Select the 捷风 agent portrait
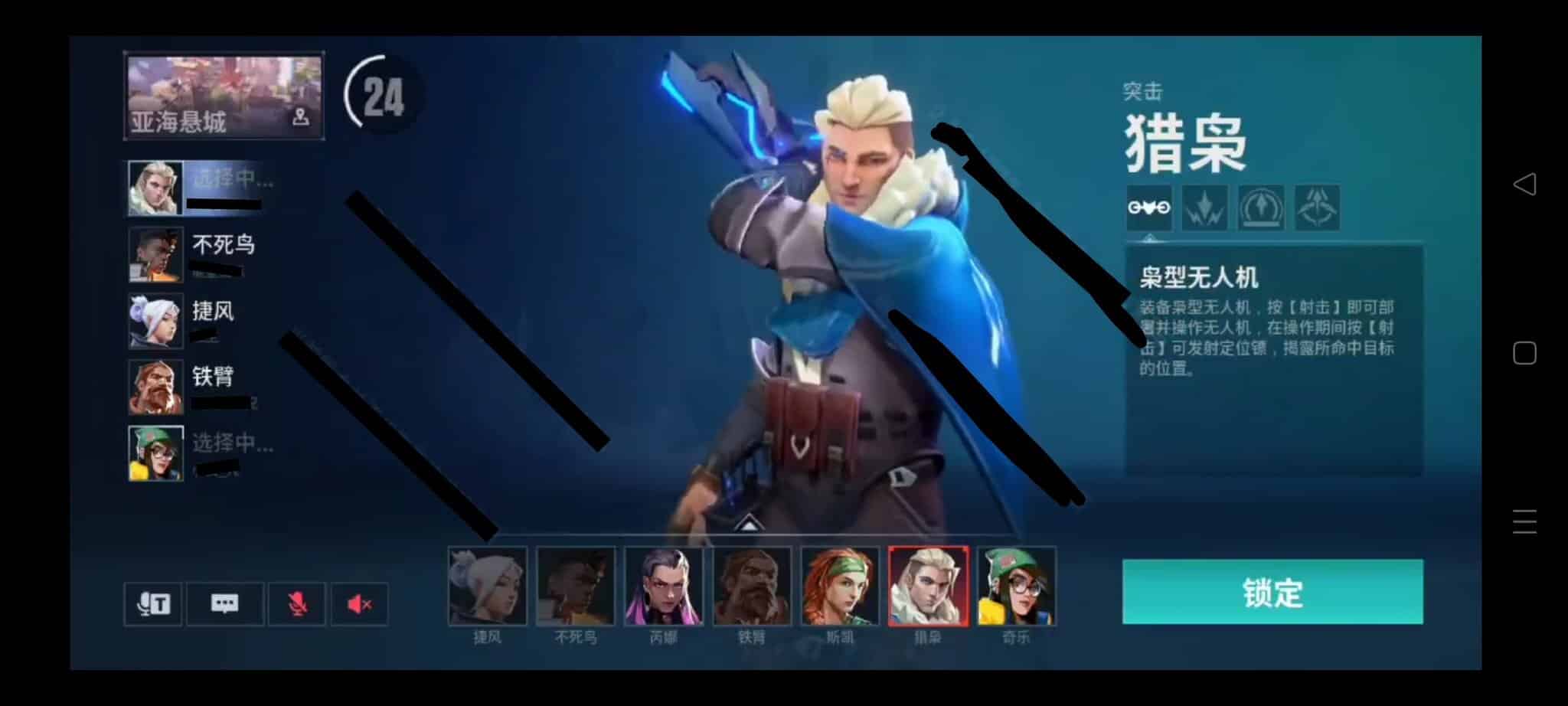This screenshot has height=706, width=1568. click(488, 586)
